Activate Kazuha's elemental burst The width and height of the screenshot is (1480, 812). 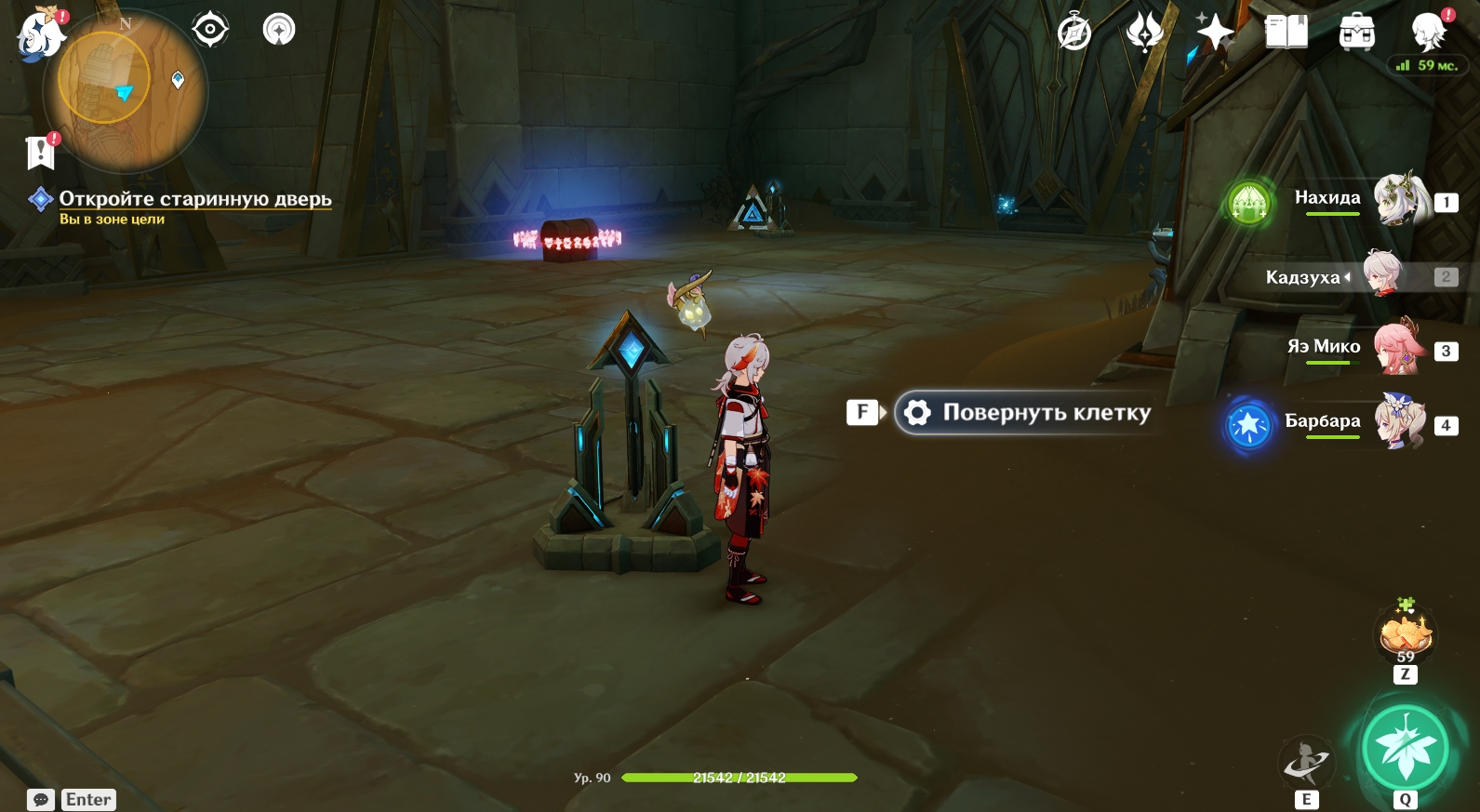click(1405, 748)
